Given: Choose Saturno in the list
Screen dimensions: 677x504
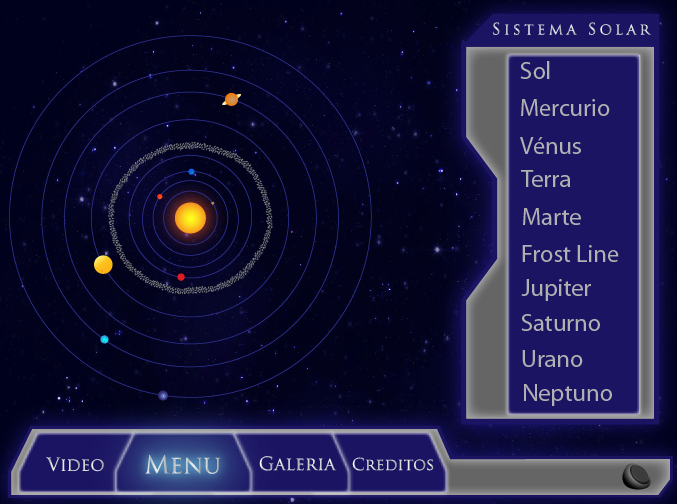Looking at the screenshot, I should (x=561, y=324).
